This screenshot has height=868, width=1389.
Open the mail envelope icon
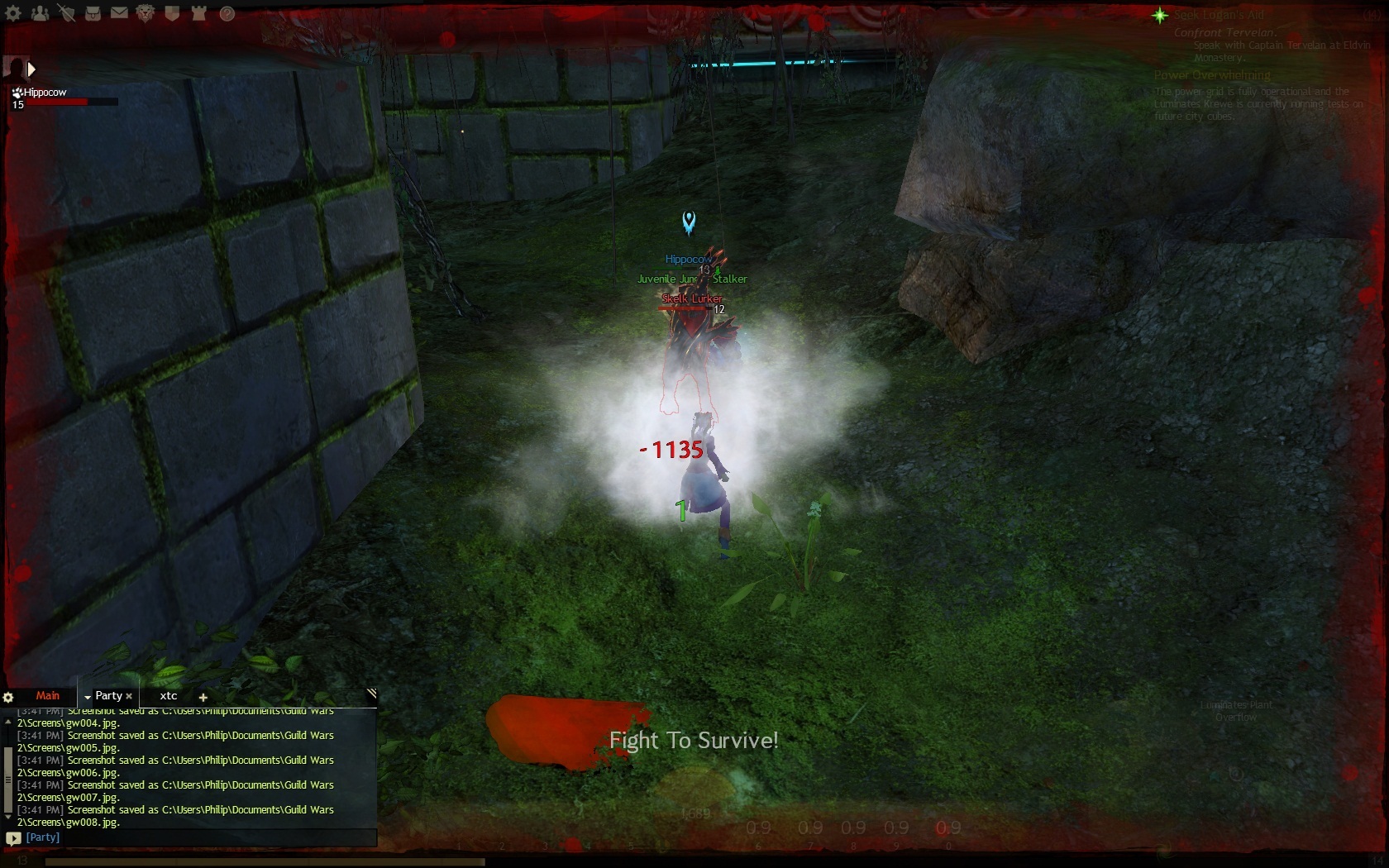119,13
